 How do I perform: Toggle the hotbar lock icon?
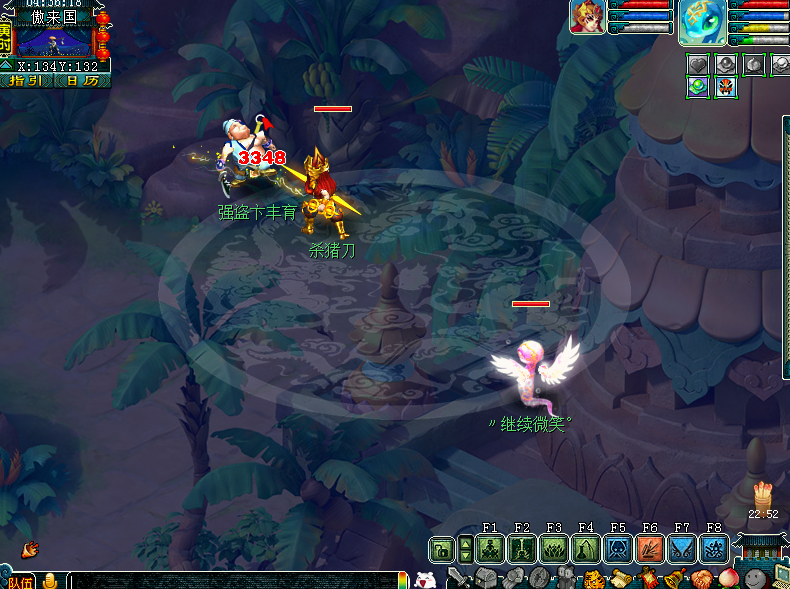pos(440,549)
